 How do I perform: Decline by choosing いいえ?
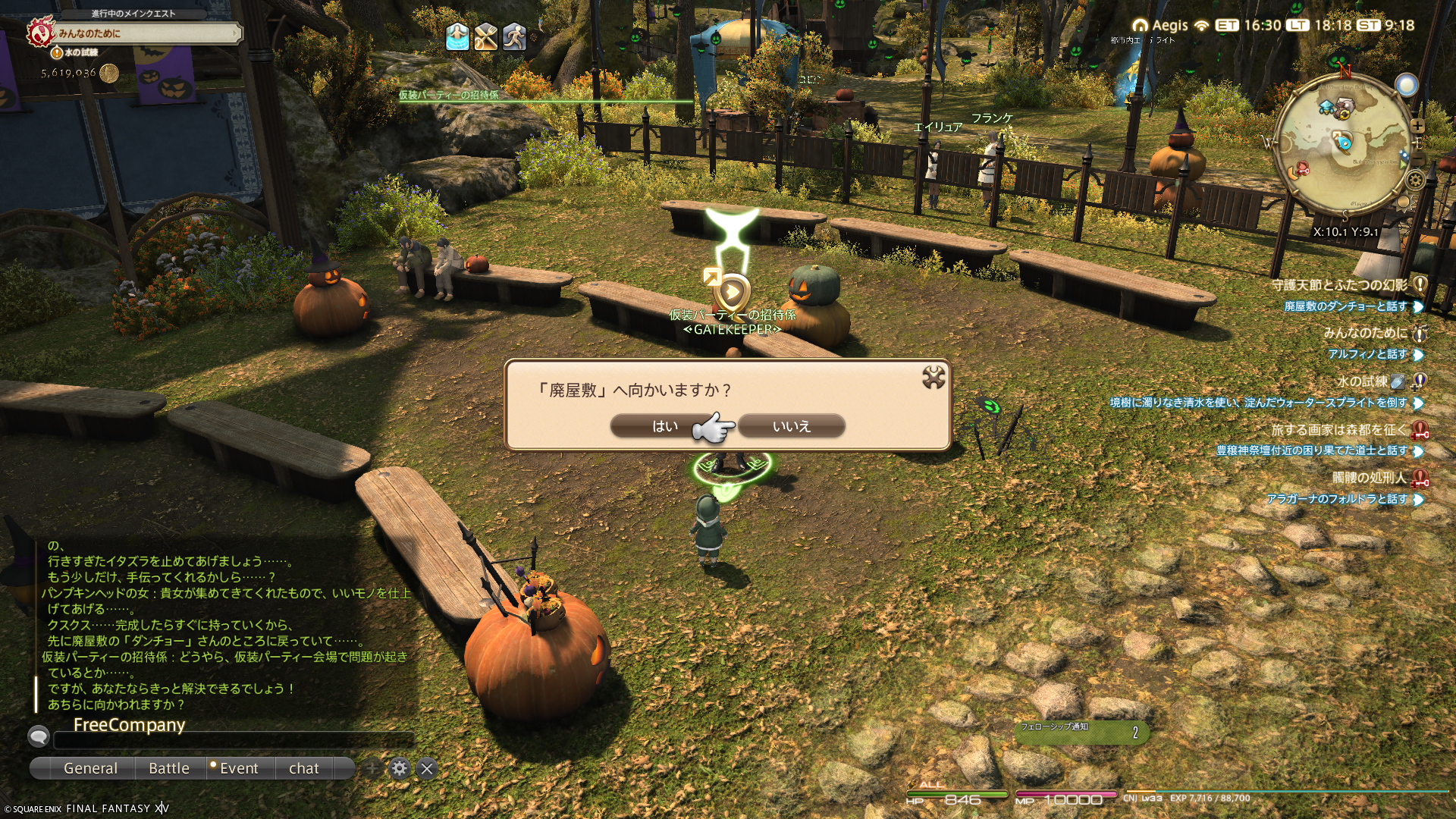pos(791,426)
